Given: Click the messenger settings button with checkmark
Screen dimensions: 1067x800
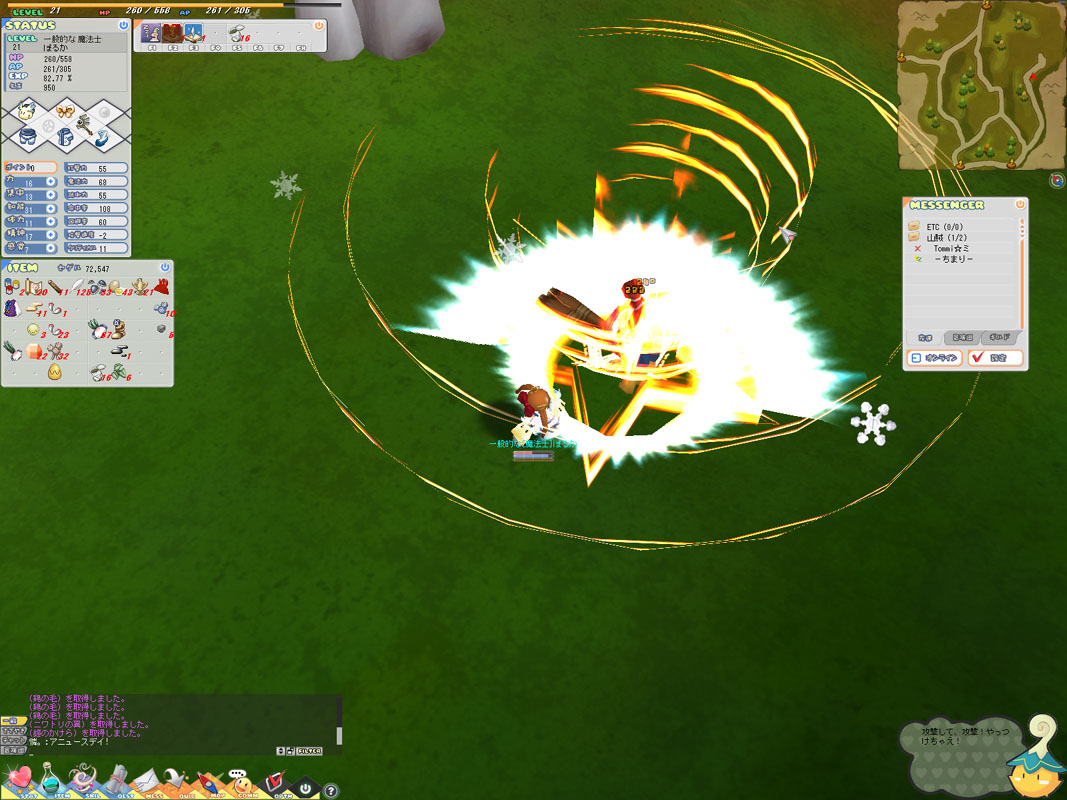Looking at the screenshot, I should [994, 358].
